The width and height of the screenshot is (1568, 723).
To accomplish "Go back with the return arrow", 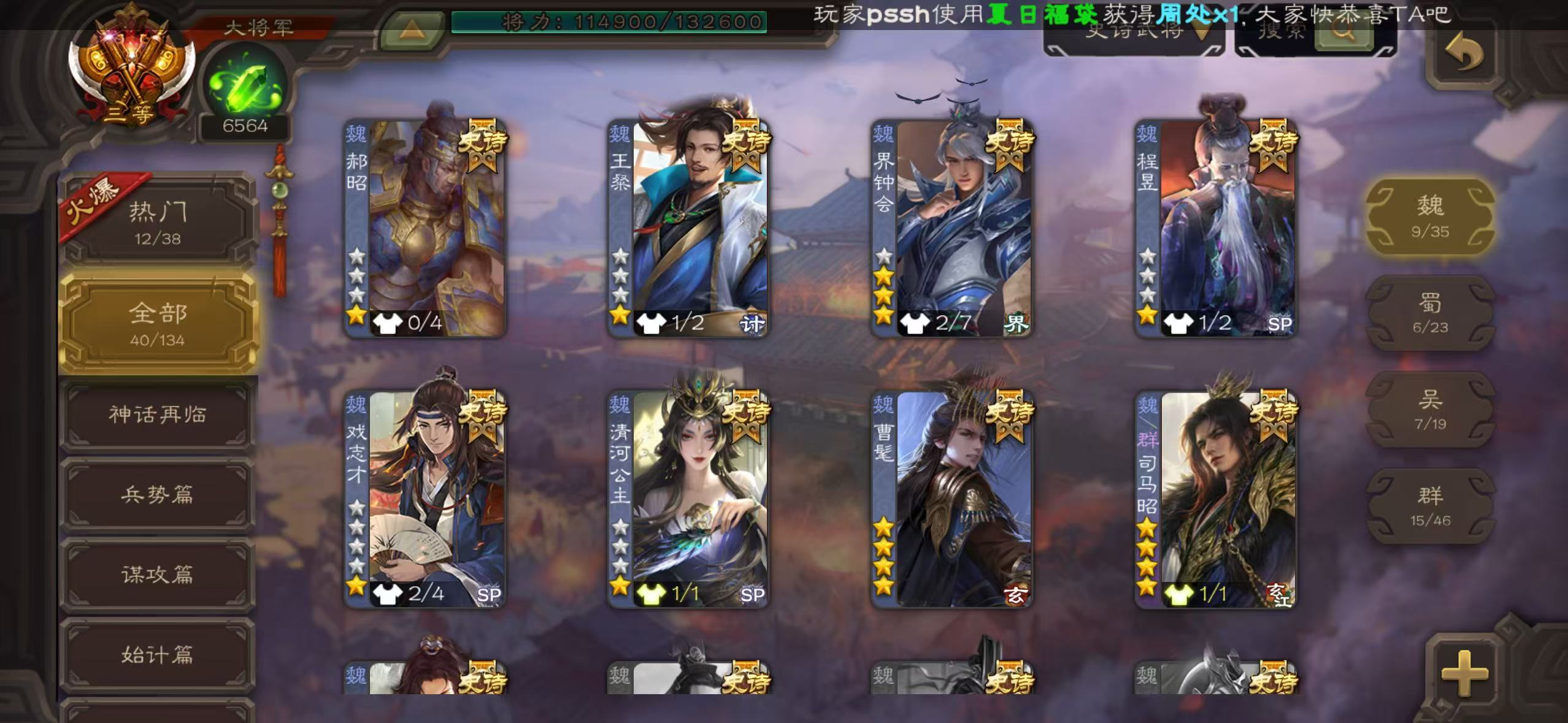I will 1464,53.
